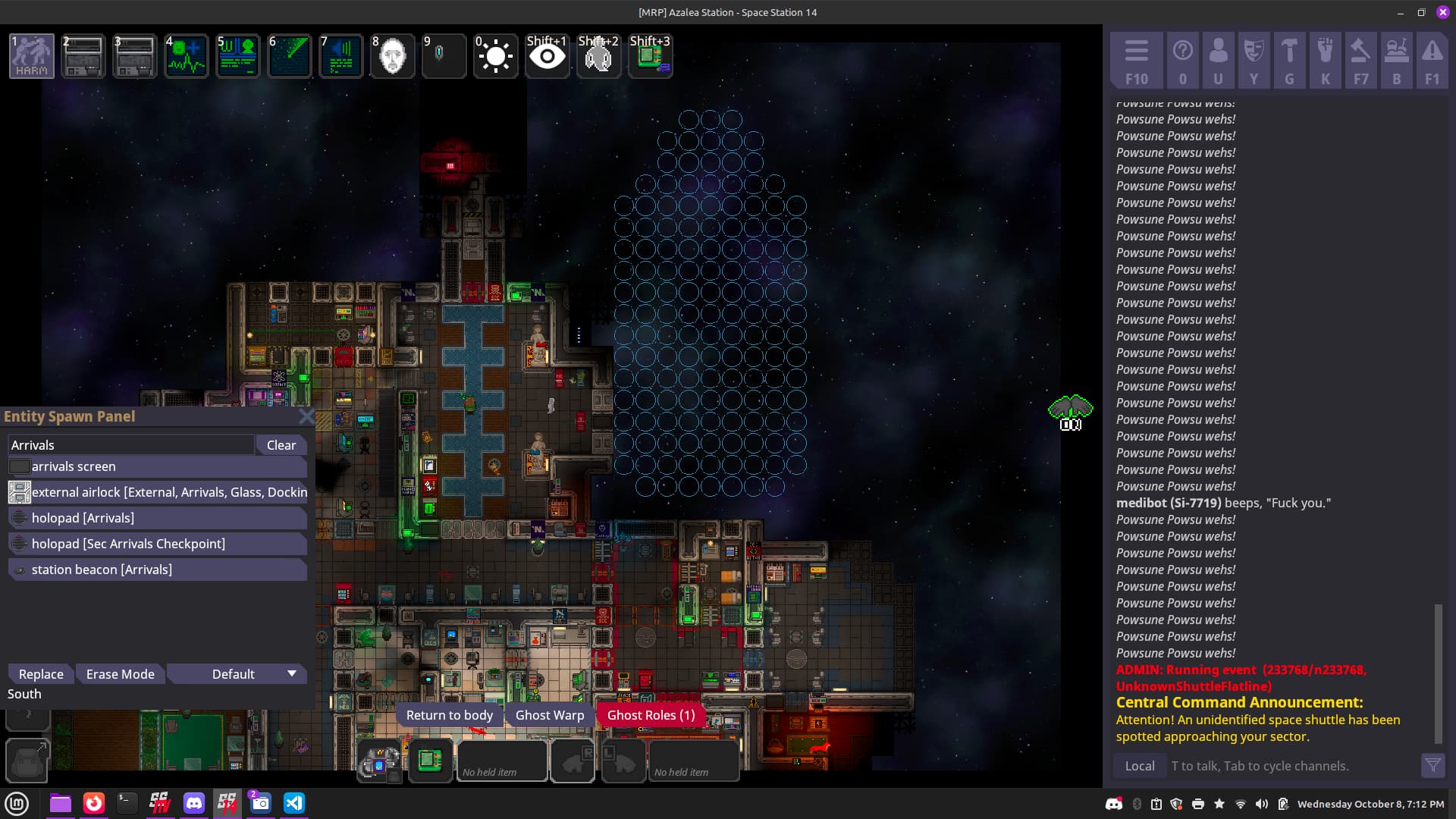Focus the chat text input box
Image resolution: width=1456 pixels, height=819 pixels.
(x=1289, y=766)
